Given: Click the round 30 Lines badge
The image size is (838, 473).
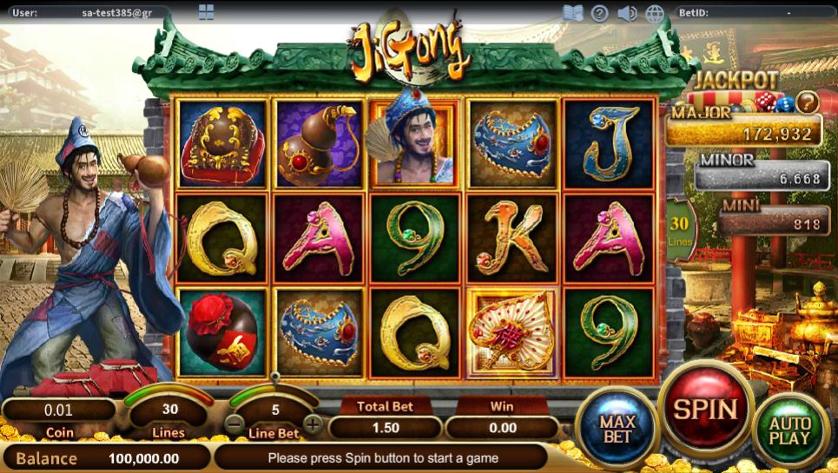Looking at the screenshot, I should [x=680, y=229].
